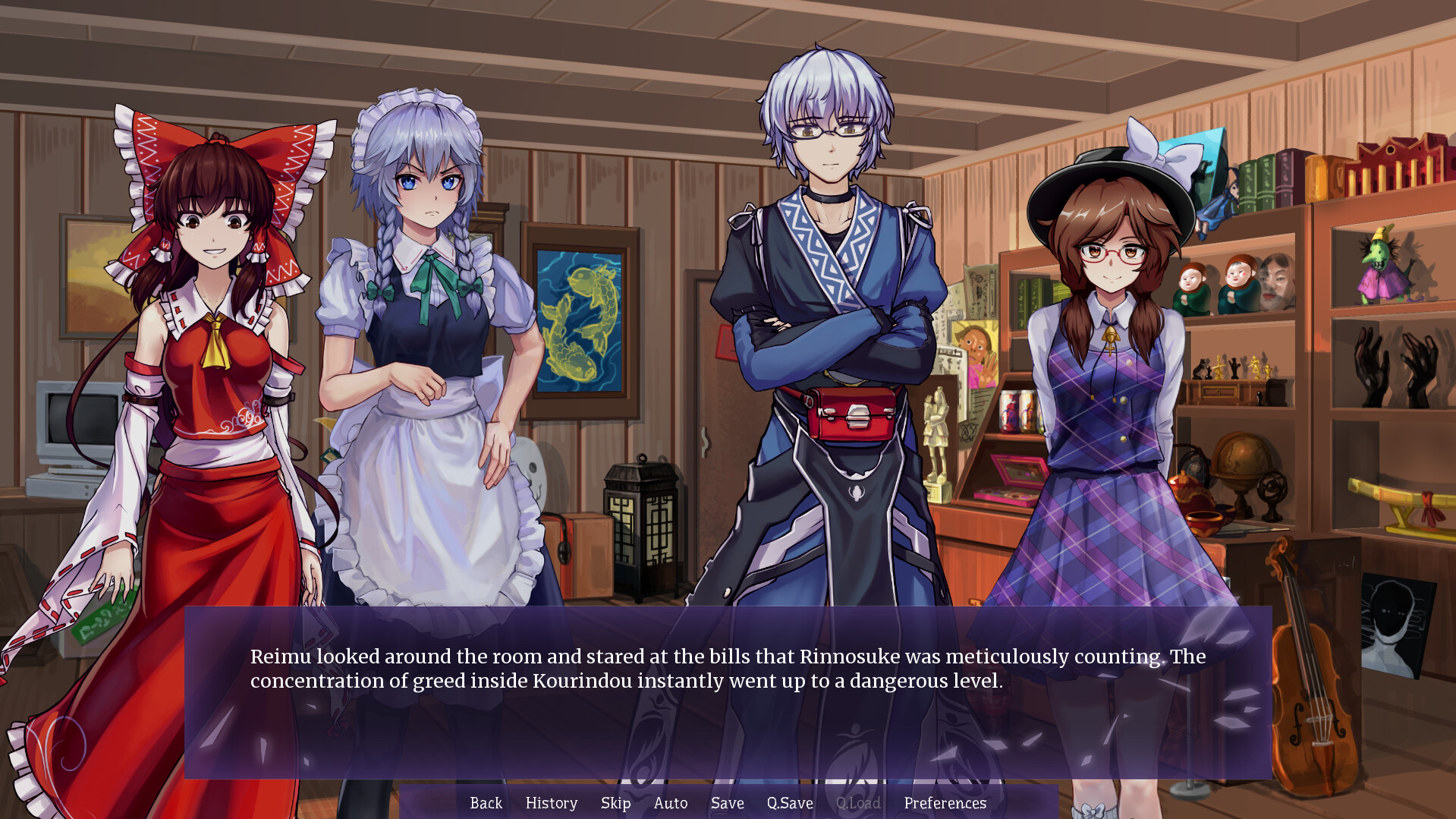Perform a Q.Save quick save
This screenshot has width=1456, height=819.
click(x=789, y=803)
